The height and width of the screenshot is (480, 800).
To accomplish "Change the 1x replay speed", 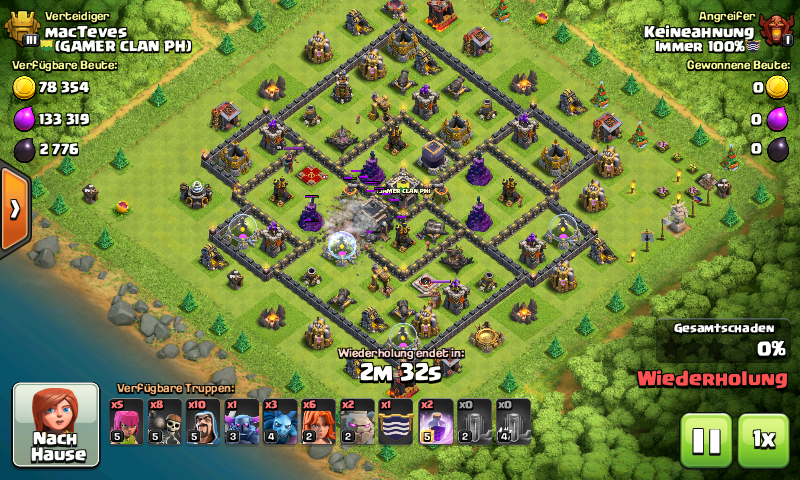I will pyautogui.click(x=763, y=440).
